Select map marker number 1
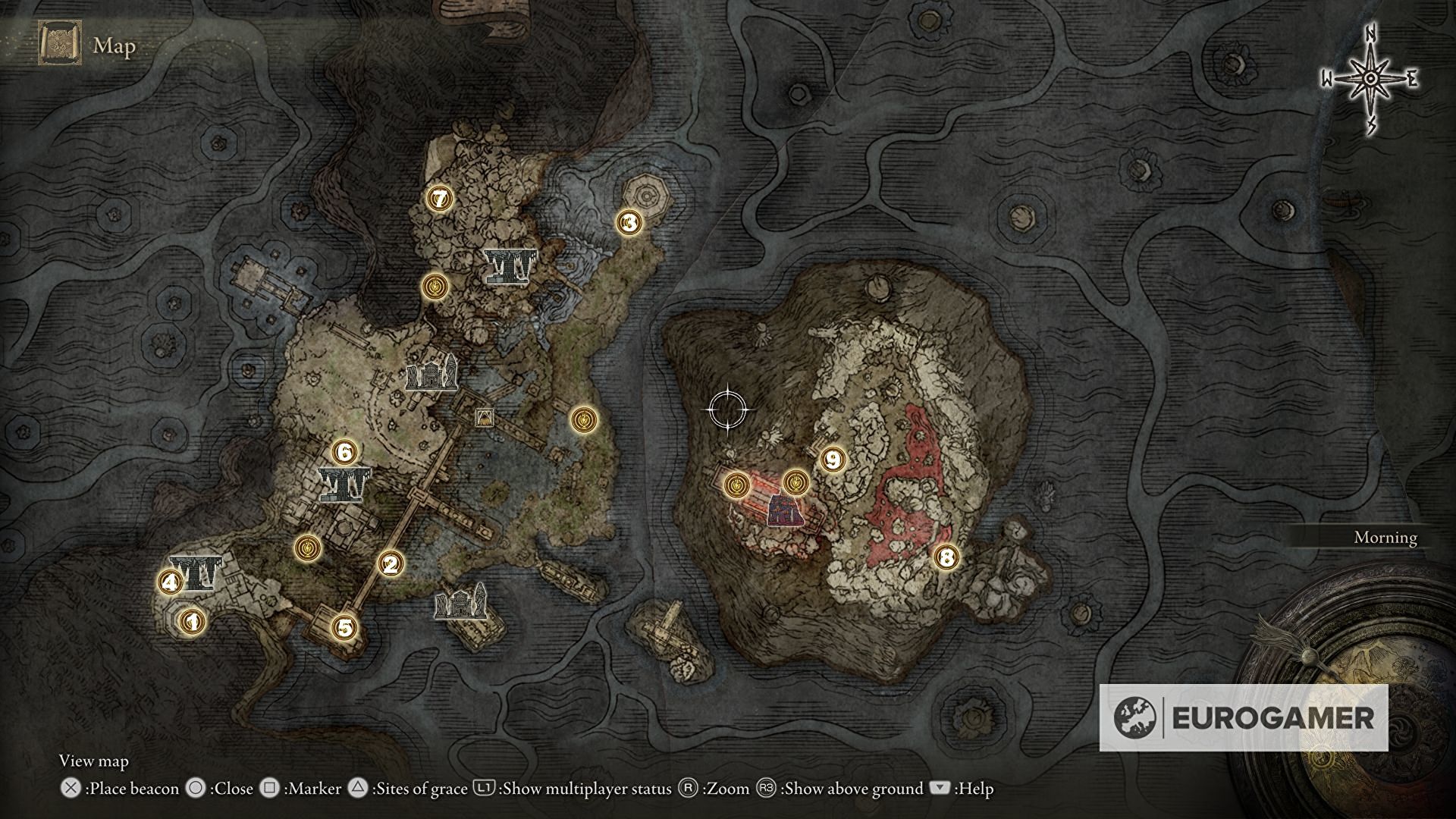 190,622
